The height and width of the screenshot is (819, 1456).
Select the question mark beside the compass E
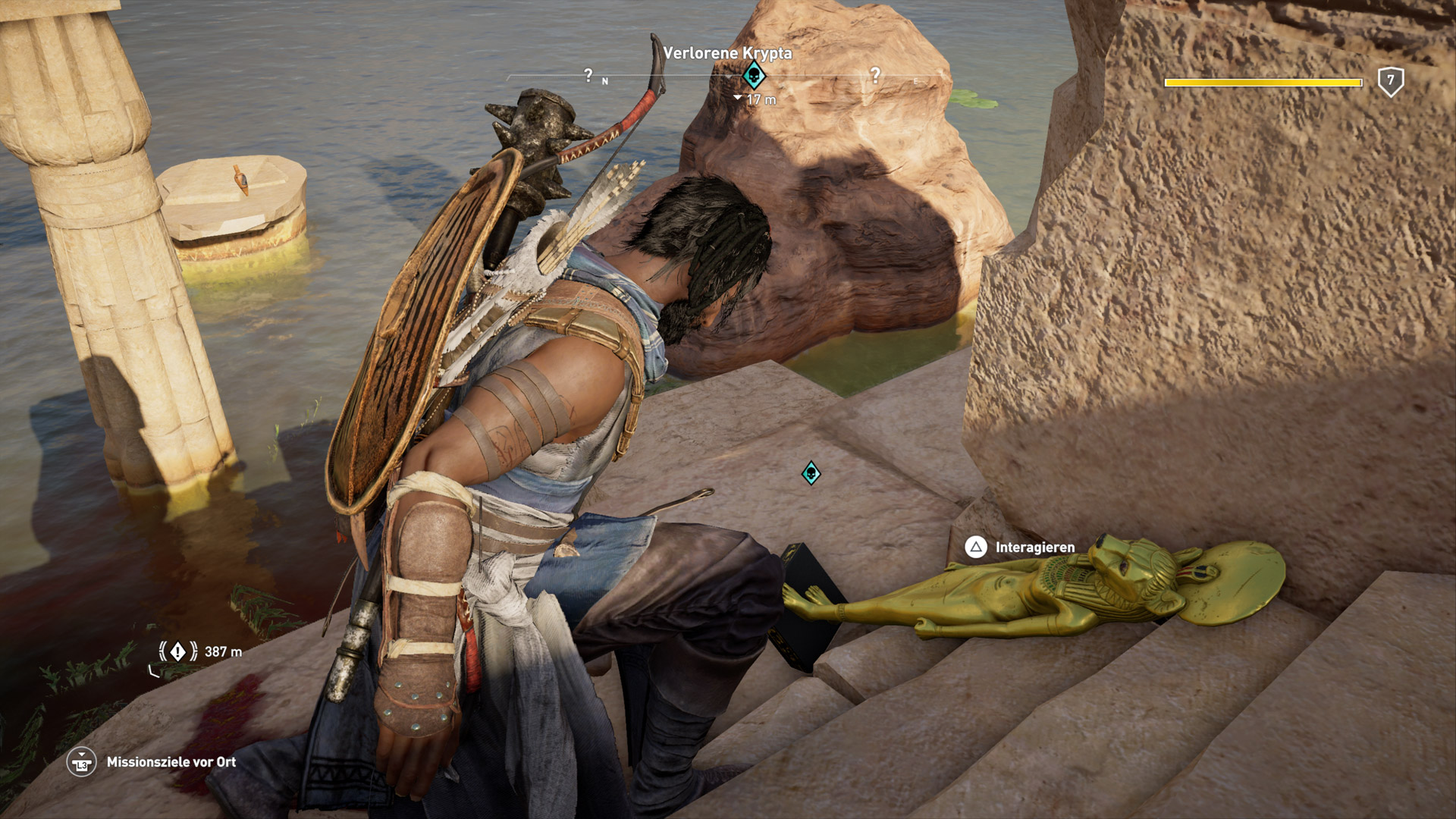point(875,75)
